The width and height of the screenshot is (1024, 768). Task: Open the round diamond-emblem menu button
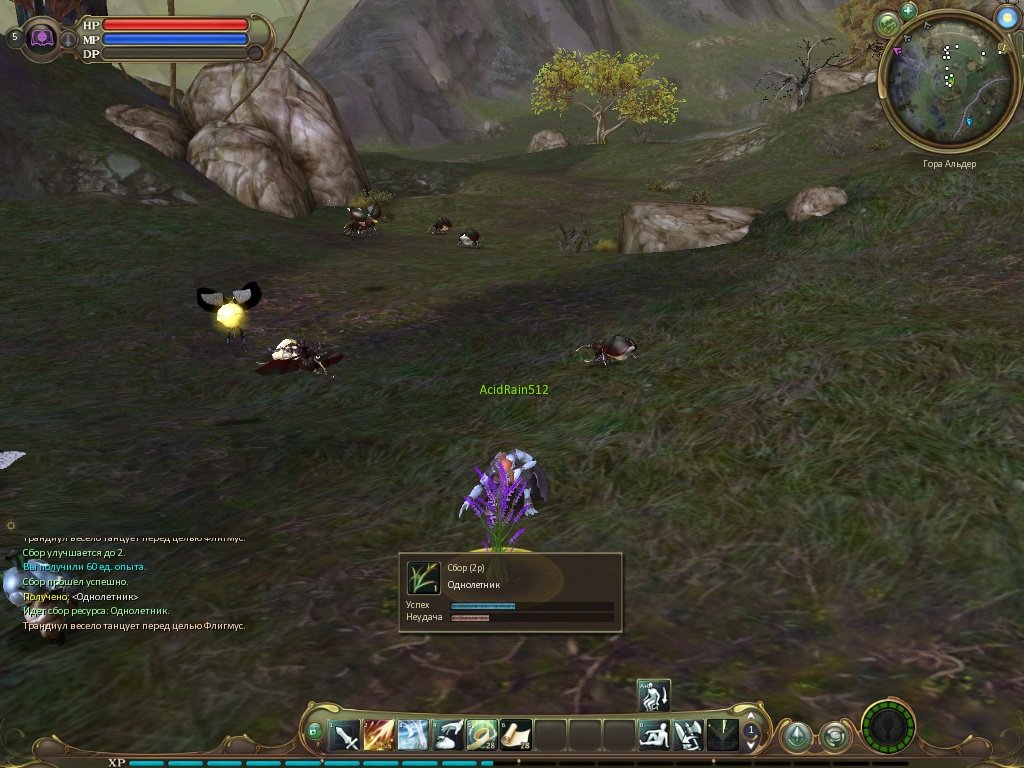796,737
